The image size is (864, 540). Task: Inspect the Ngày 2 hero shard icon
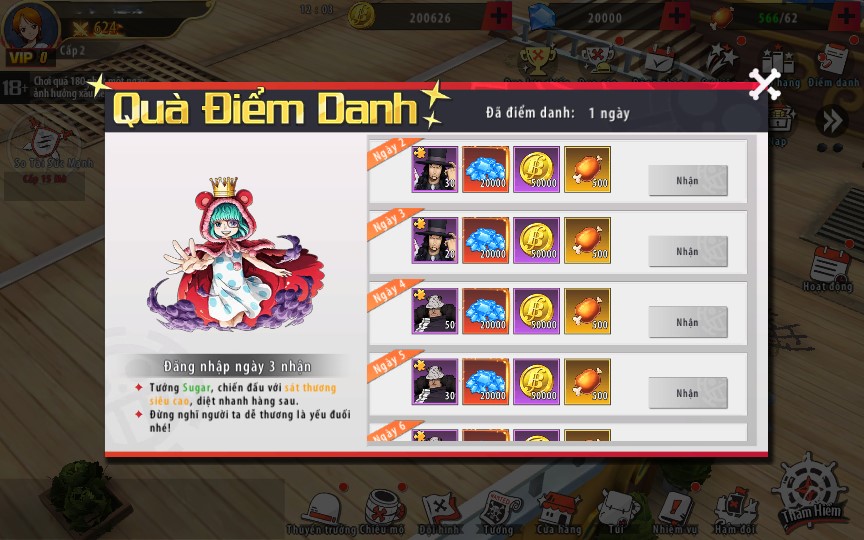435,170
